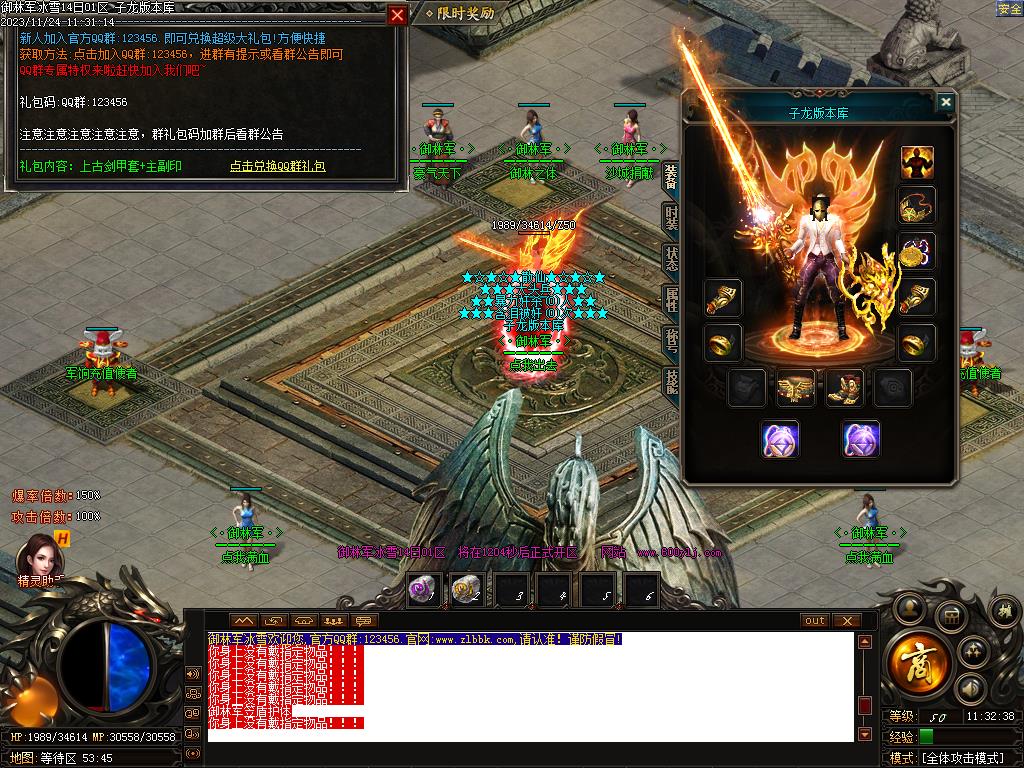This screenshot has width=1024, height=768.
Task: Show the 称号 titles tab
Action: [x=671, y=339]
